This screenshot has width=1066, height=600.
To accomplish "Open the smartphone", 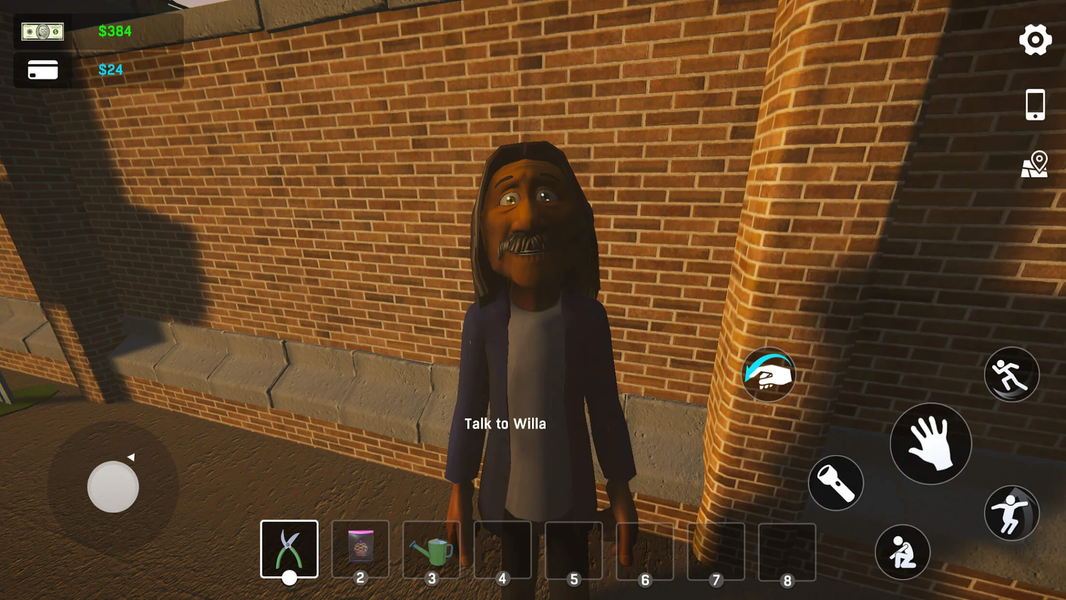I will tap(1035, 104).
